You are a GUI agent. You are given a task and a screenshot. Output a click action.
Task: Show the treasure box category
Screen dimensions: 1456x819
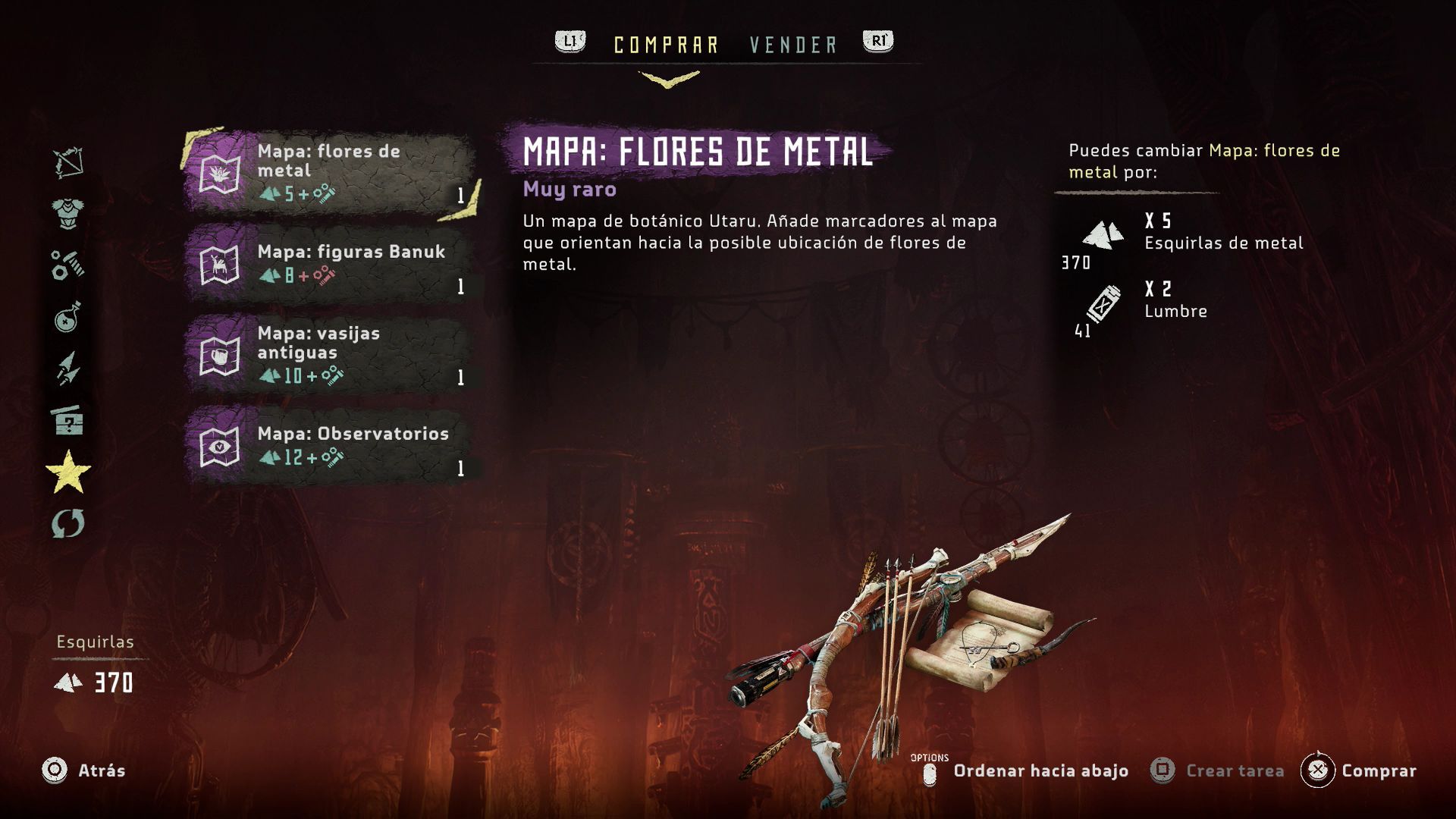(68, 420)
